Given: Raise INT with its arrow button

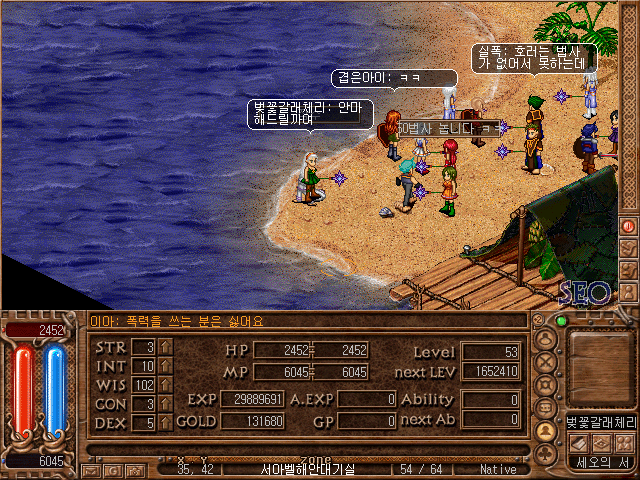Looking at the screenshot, I should coord(165,366).
